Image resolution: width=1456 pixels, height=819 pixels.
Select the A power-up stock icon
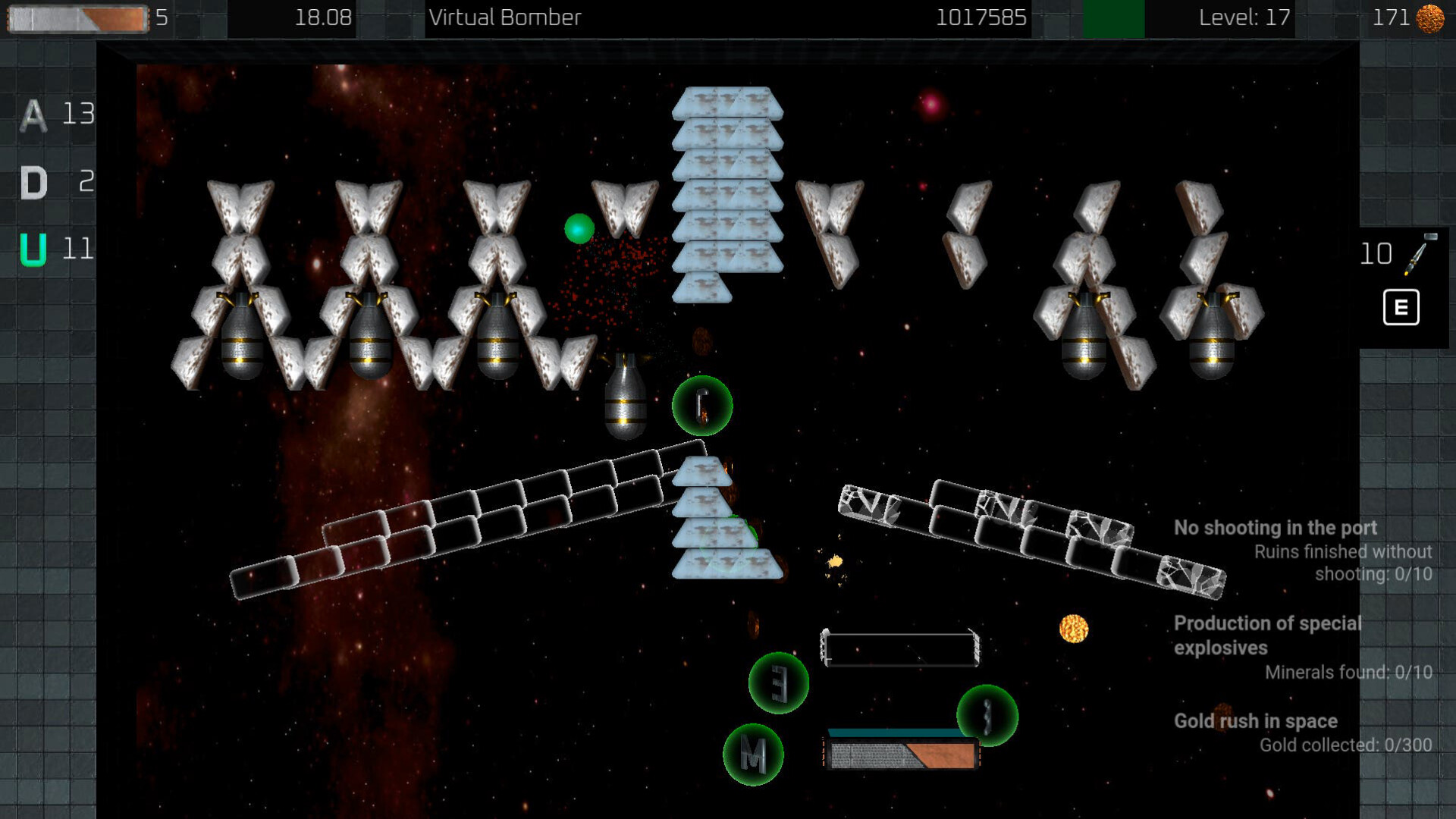click(x=33, y=115)
